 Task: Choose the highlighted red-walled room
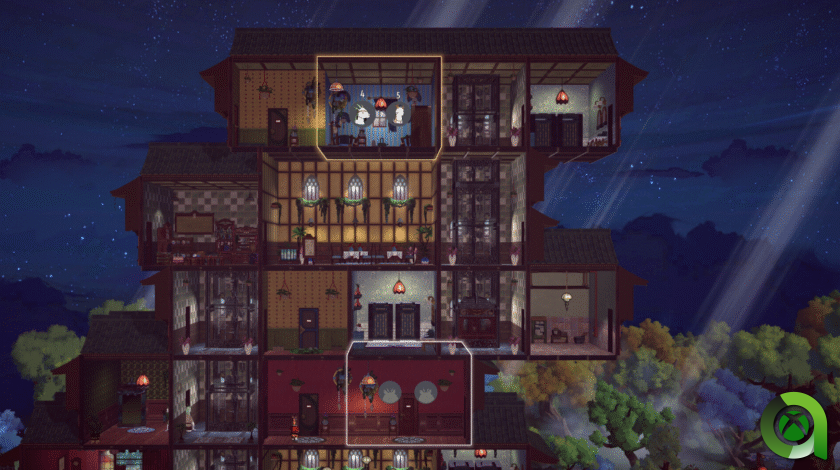click(x=408, y=394)
